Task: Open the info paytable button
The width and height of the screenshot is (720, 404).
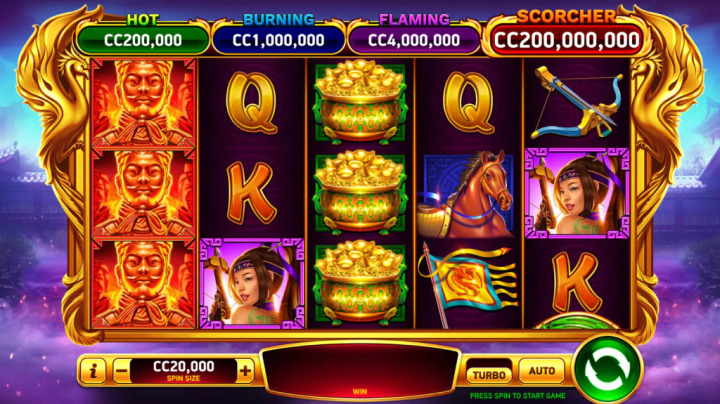Action: (x=93, y=371)
